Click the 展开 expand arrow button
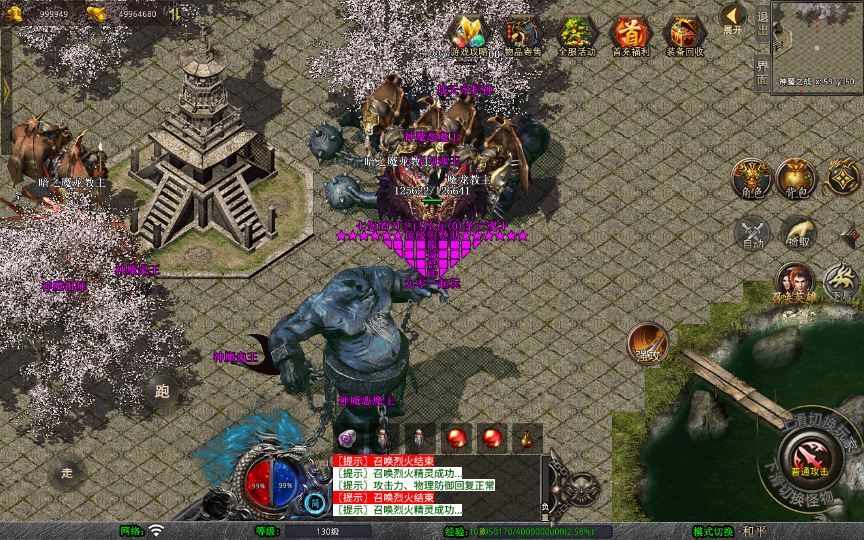The width and height of the screenshot is (864, 540). (x=733, y=18)
